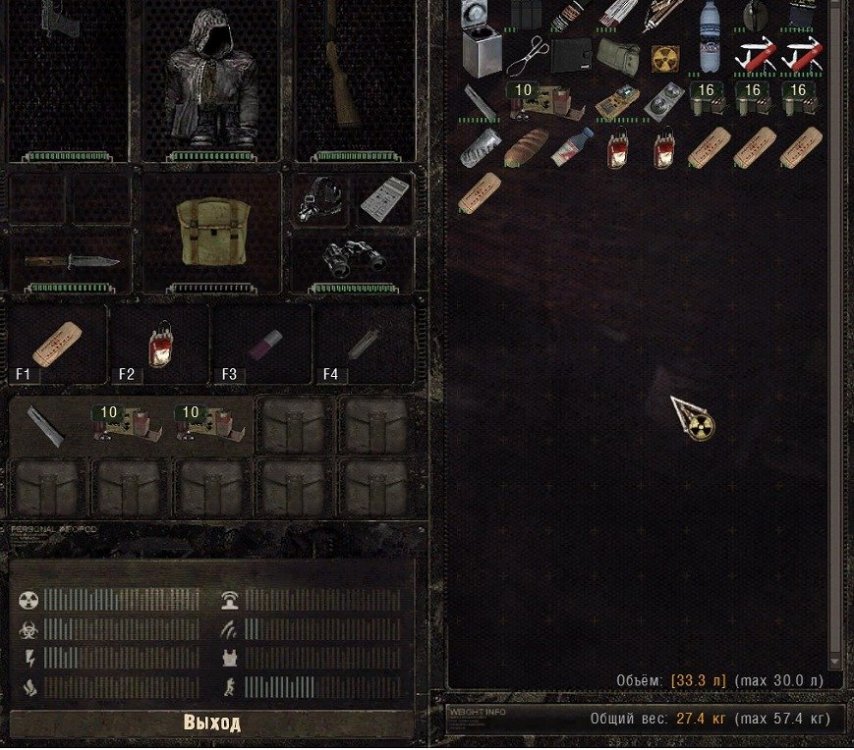Pick the green cloth pouch item
This screenshot has height=750, width=854.
click(x=617, y=55)
